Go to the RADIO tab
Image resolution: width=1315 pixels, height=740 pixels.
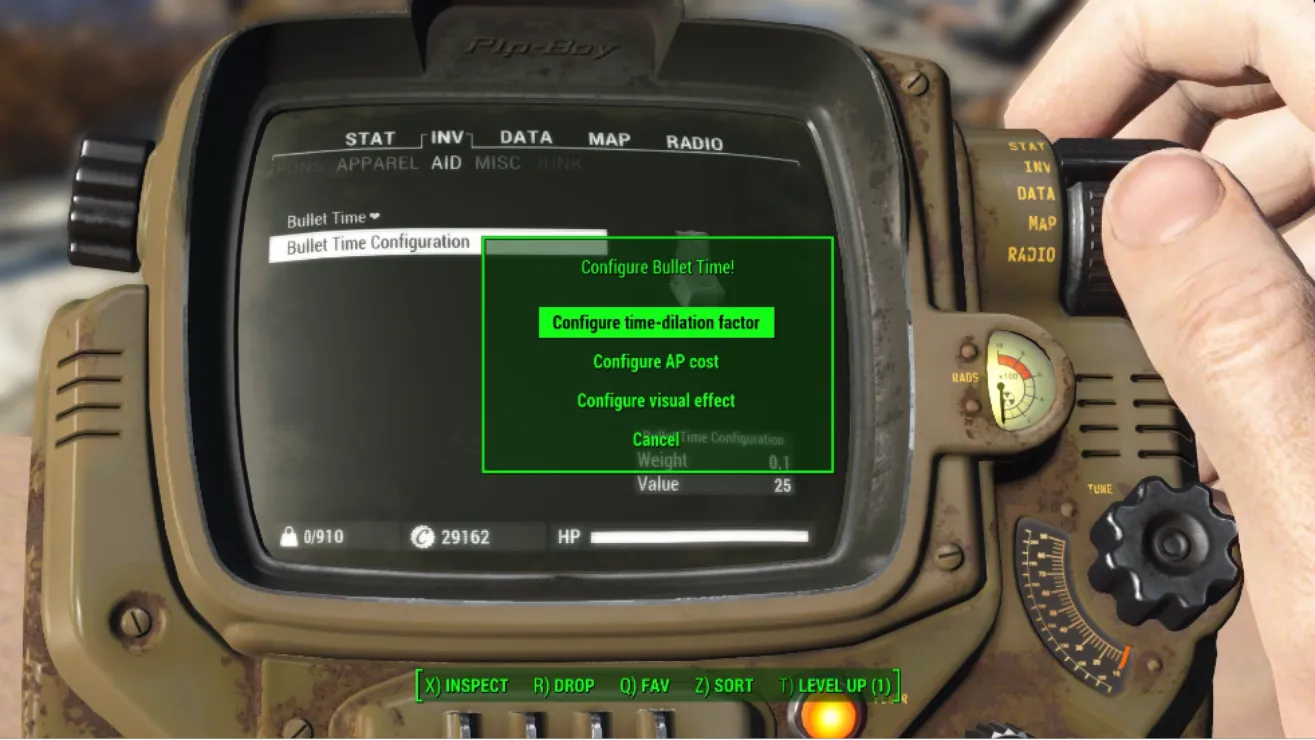[x=694, y=143]
